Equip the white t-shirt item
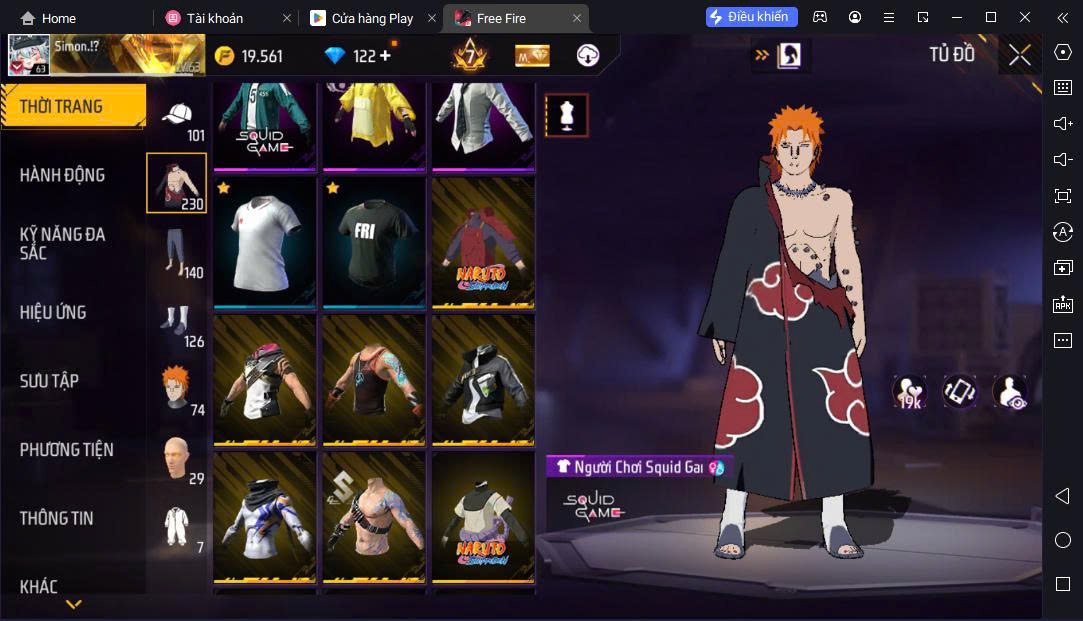This screenshot has height=621, width=1083. 264,243
